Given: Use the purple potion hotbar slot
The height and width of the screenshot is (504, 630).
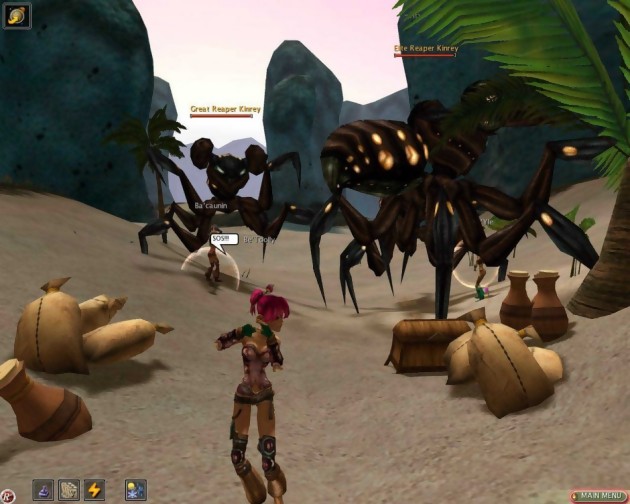Looking at the screenshot, I should [43, 490].
